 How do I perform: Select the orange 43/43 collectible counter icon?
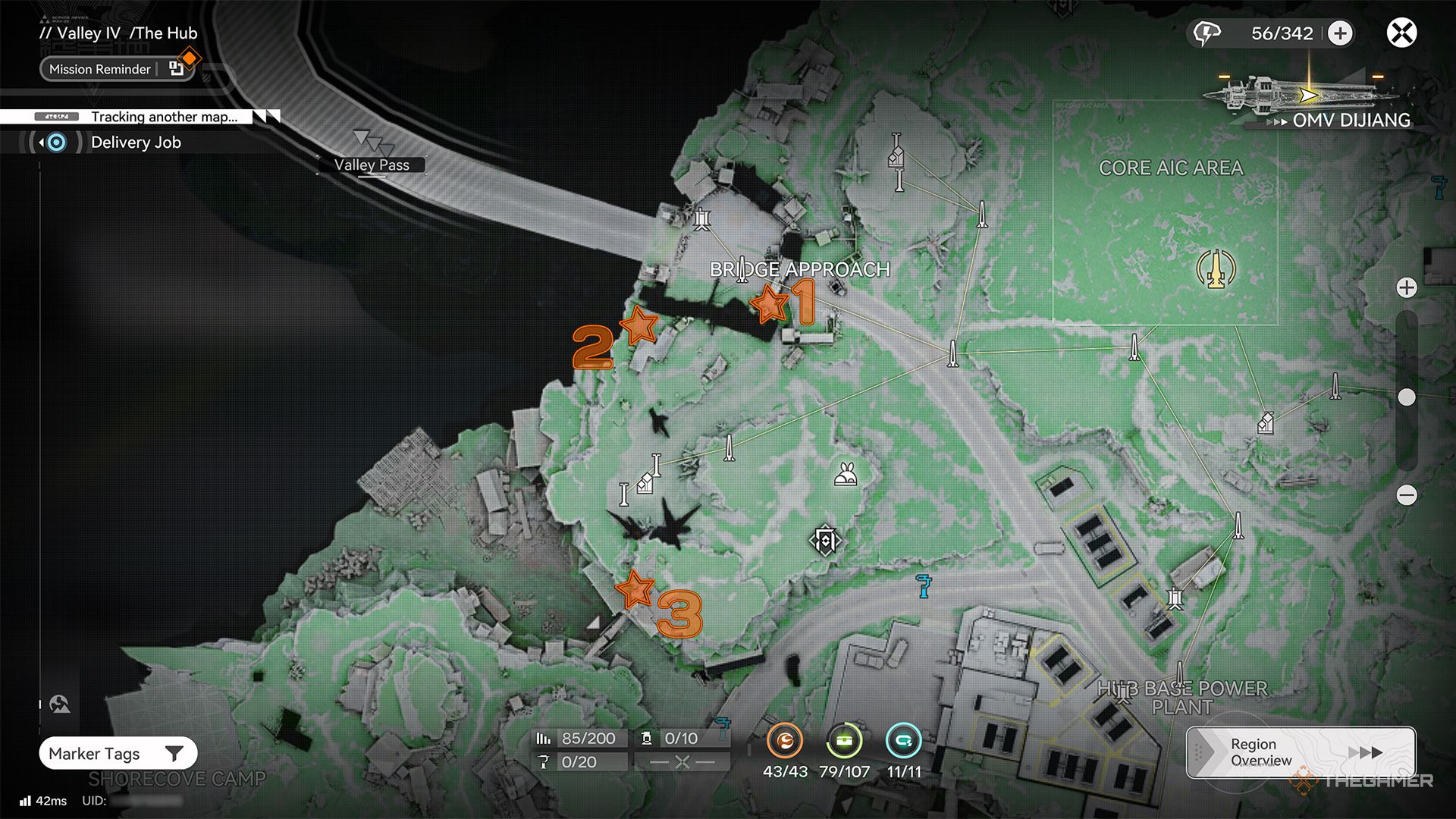coord(785,741)
